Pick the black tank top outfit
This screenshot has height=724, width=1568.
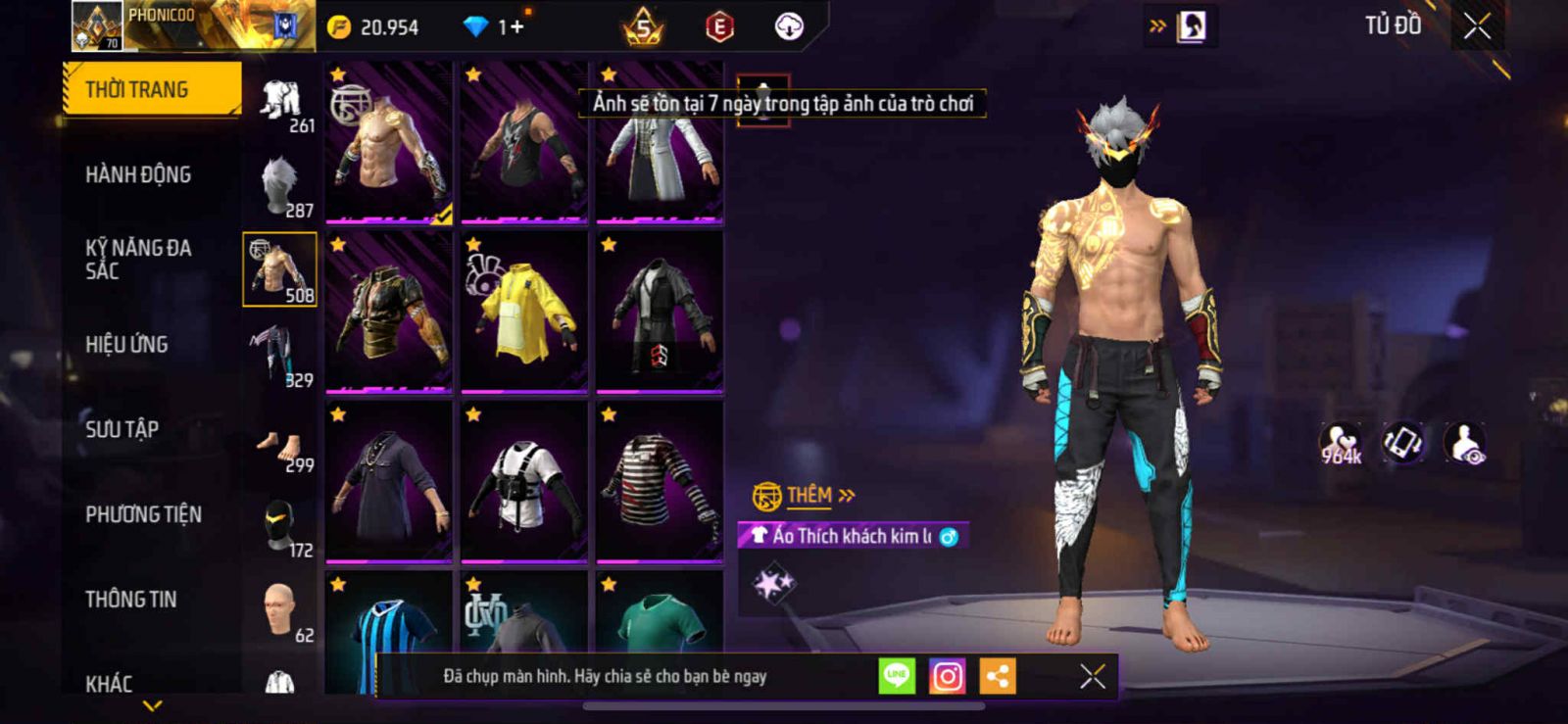coord(524,142)
